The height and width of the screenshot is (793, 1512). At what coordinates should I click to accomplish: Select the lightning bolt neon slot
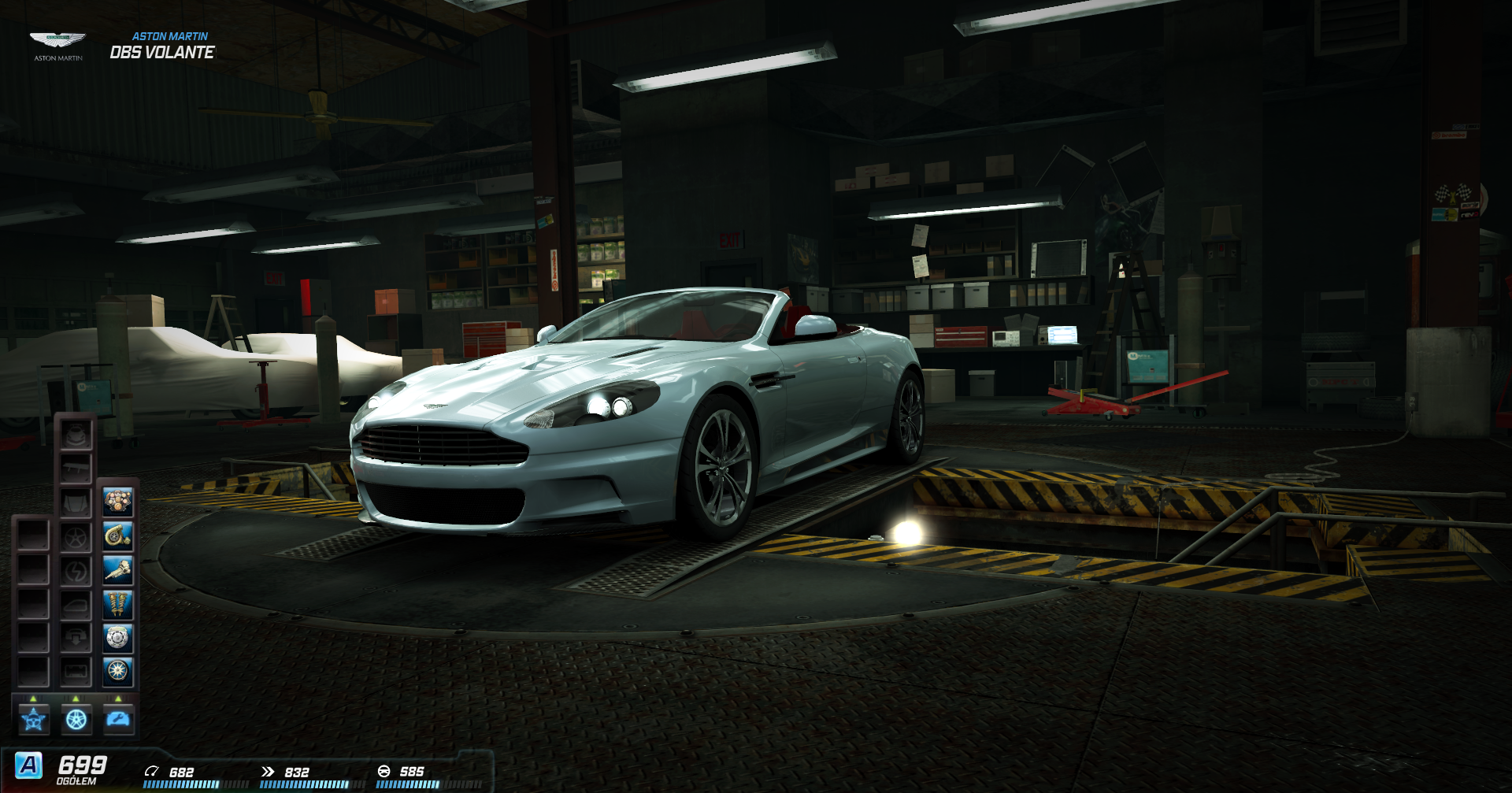coord(76,571)
